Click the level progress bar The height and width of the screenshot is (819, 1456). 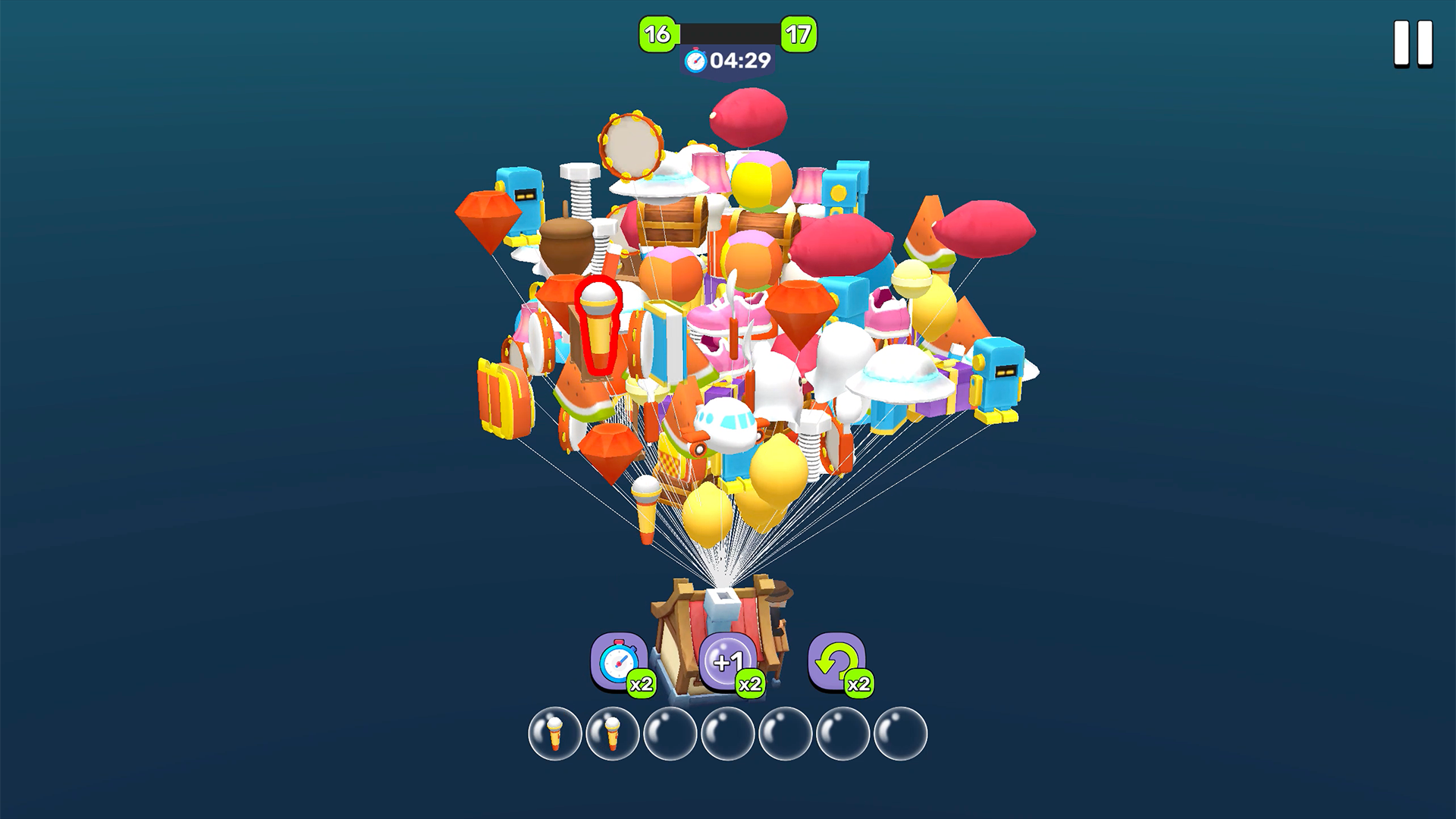pyautogui.click(x=723, y=33)
